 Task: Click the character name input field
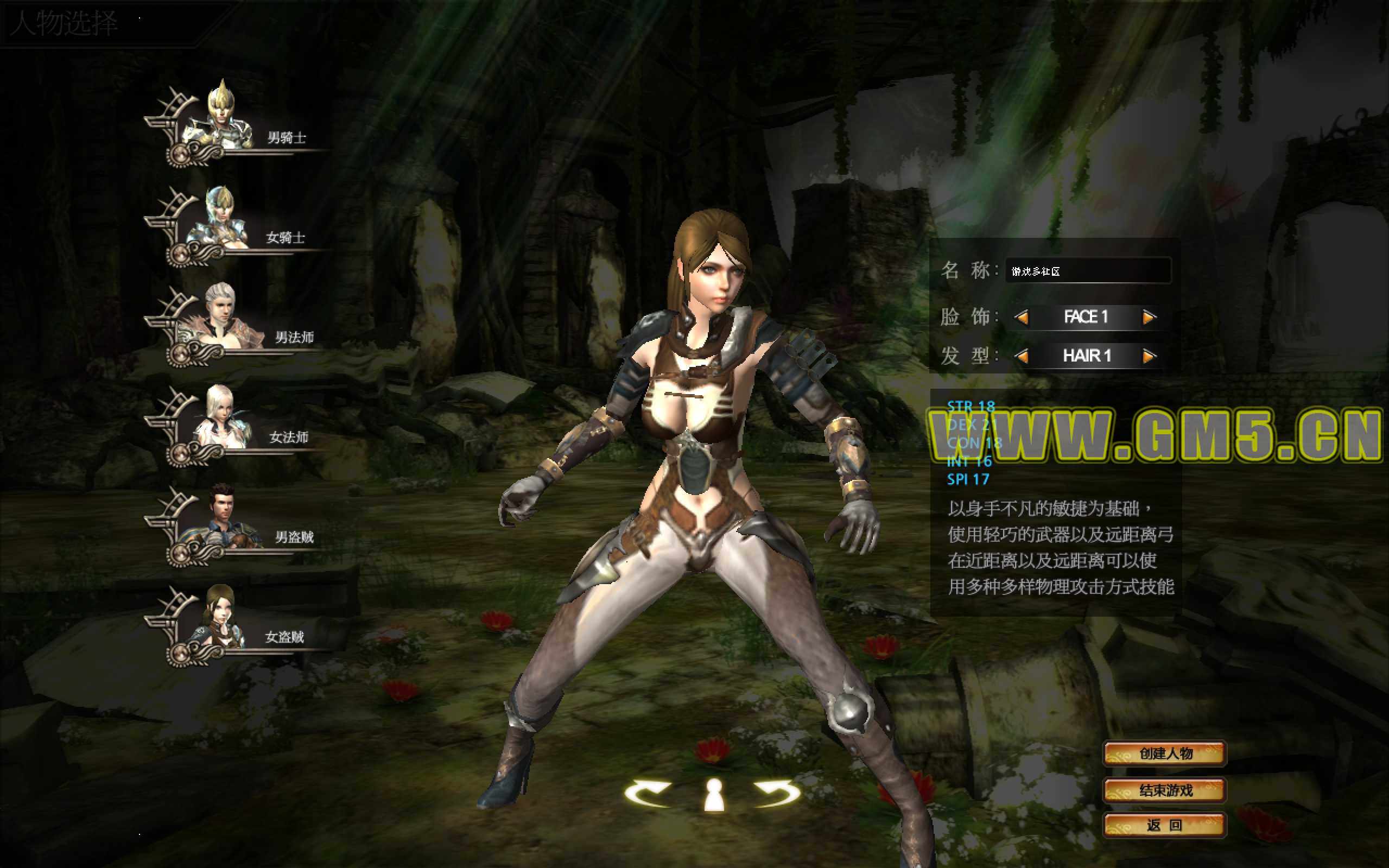[1088, 271]
